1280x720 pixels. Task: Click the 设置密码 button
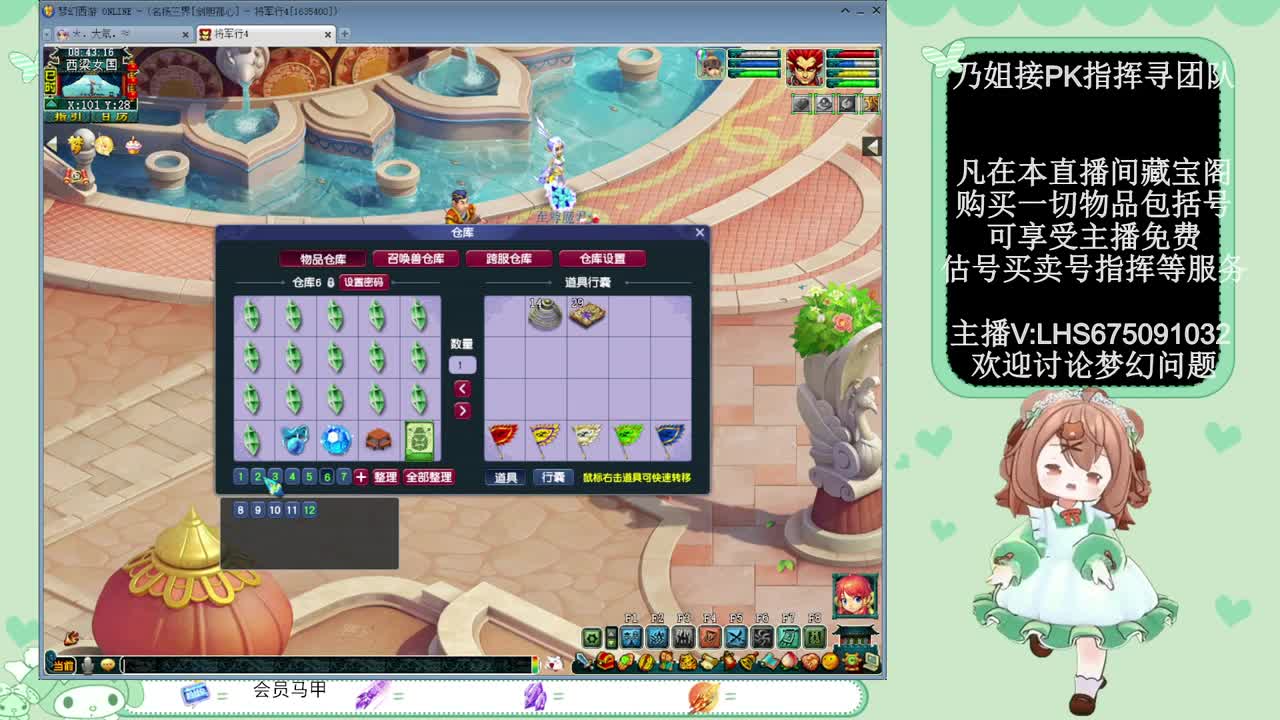(363, 282)
